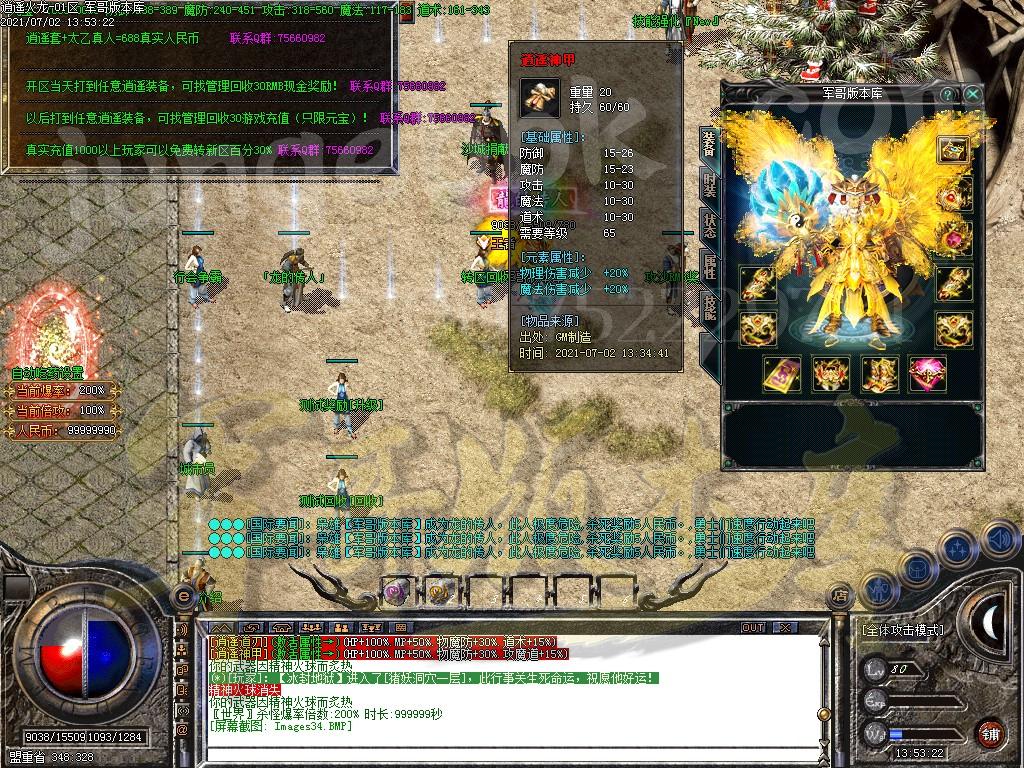Open the character armor round button
1024x768 pixels.
[877, 590]
